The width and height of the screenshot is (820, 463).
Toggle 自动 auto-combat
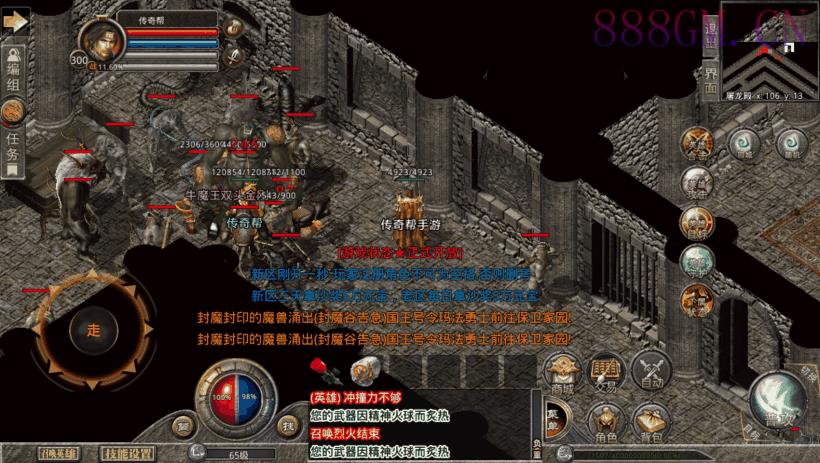click(x=653, y=370)
